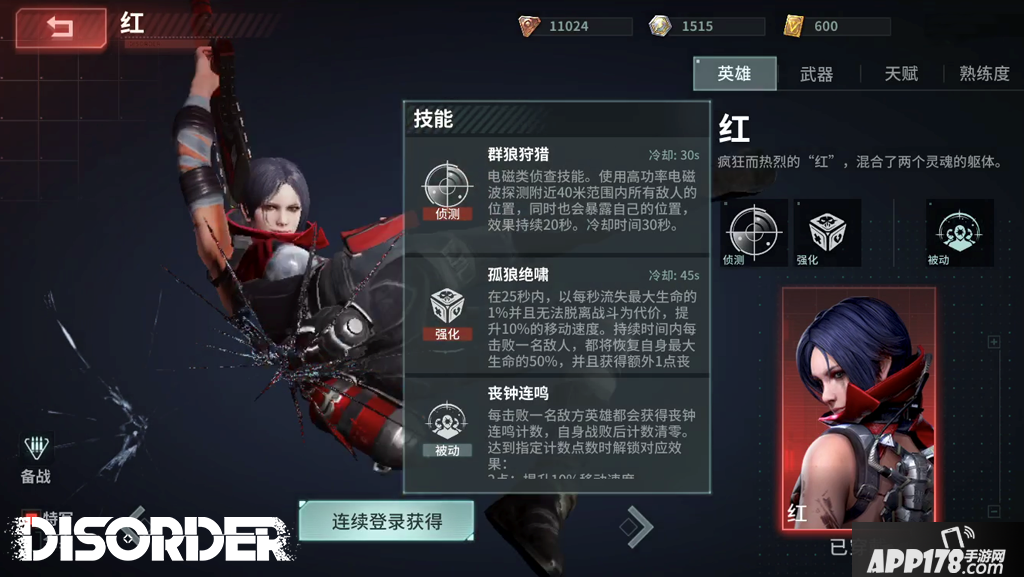Go back using the red return arrow
The height and width of the screenshot is (577, 1024).
pos(60,28)
